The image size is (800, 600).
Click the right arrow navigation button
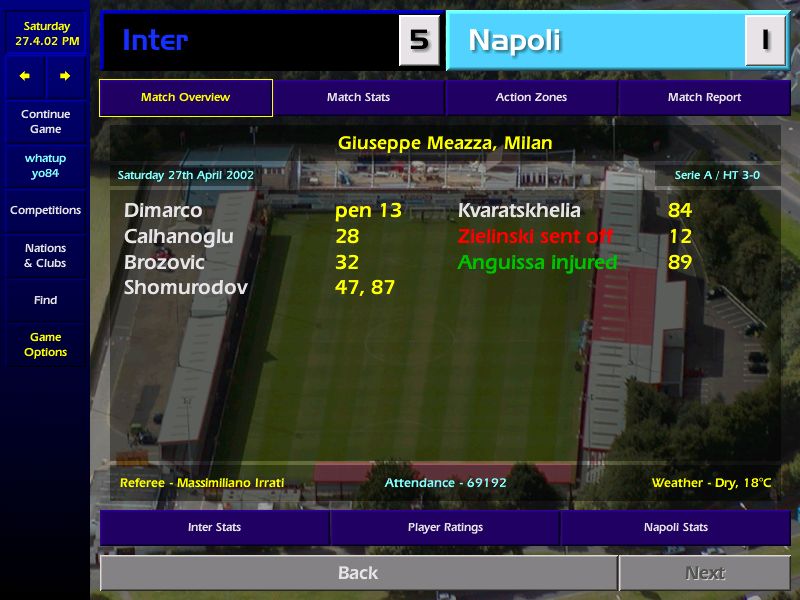(x=65, y=76)
